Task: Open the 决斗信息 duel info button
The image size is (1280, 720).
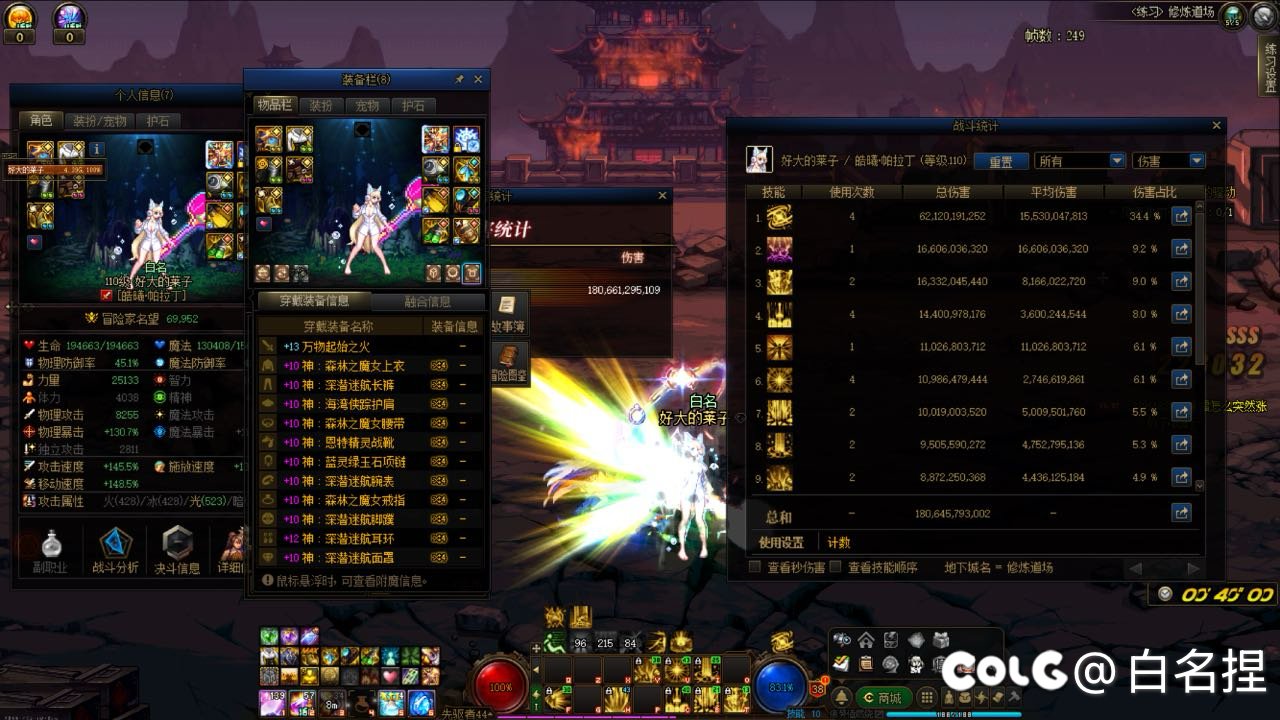Action: coord(177,551)
